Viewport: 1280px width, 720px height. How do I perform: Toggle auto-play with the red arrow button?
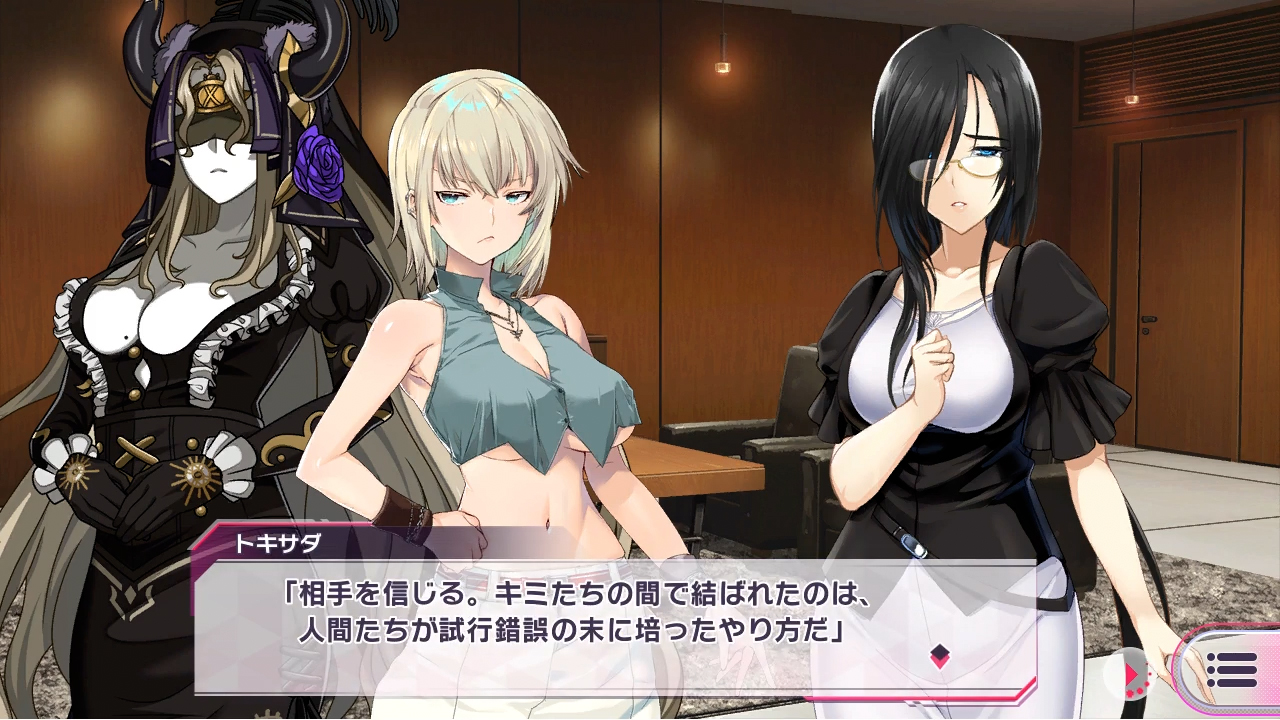tap(1132, 673)
